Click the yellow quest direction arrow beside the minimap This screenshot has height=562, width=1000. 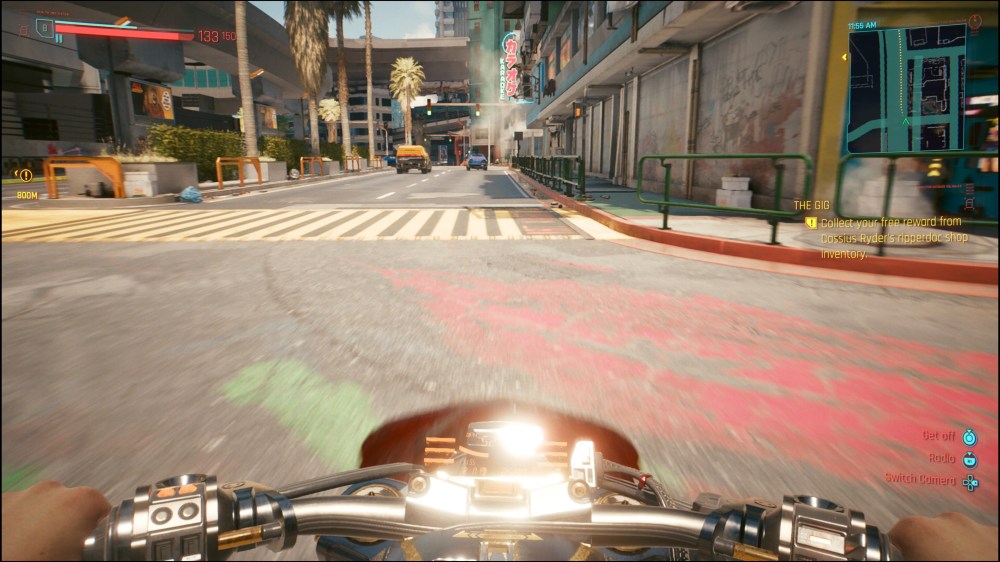point(843,57)
